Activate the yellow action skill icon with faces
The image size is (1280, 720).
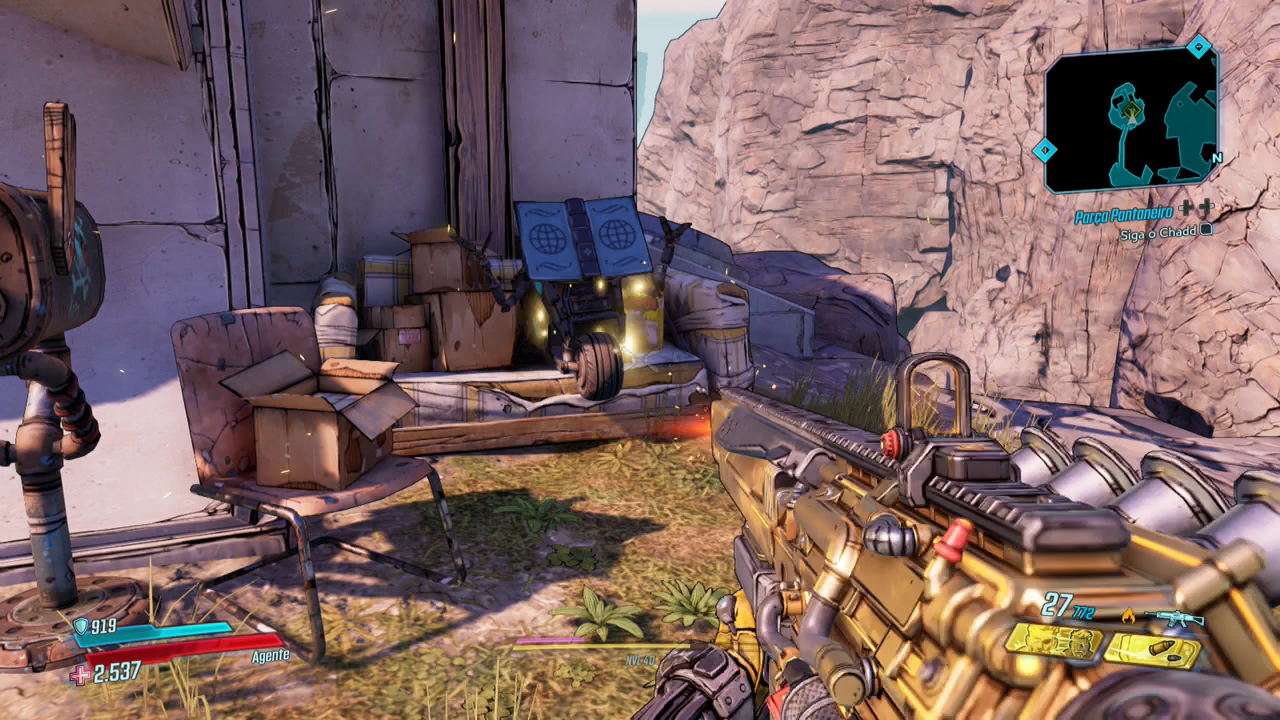pos(1054,641)
